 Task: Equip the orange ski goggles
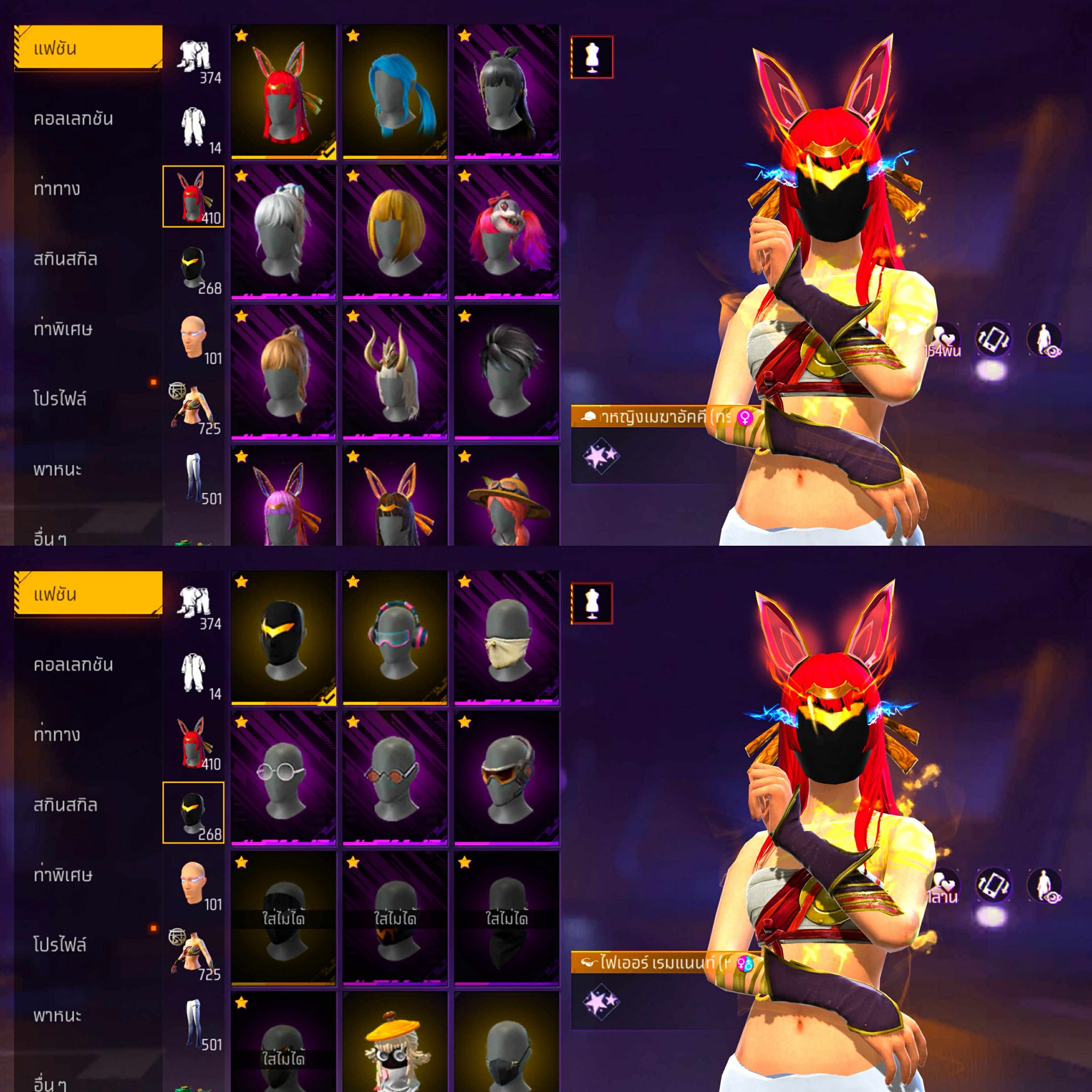pos(507,779)
